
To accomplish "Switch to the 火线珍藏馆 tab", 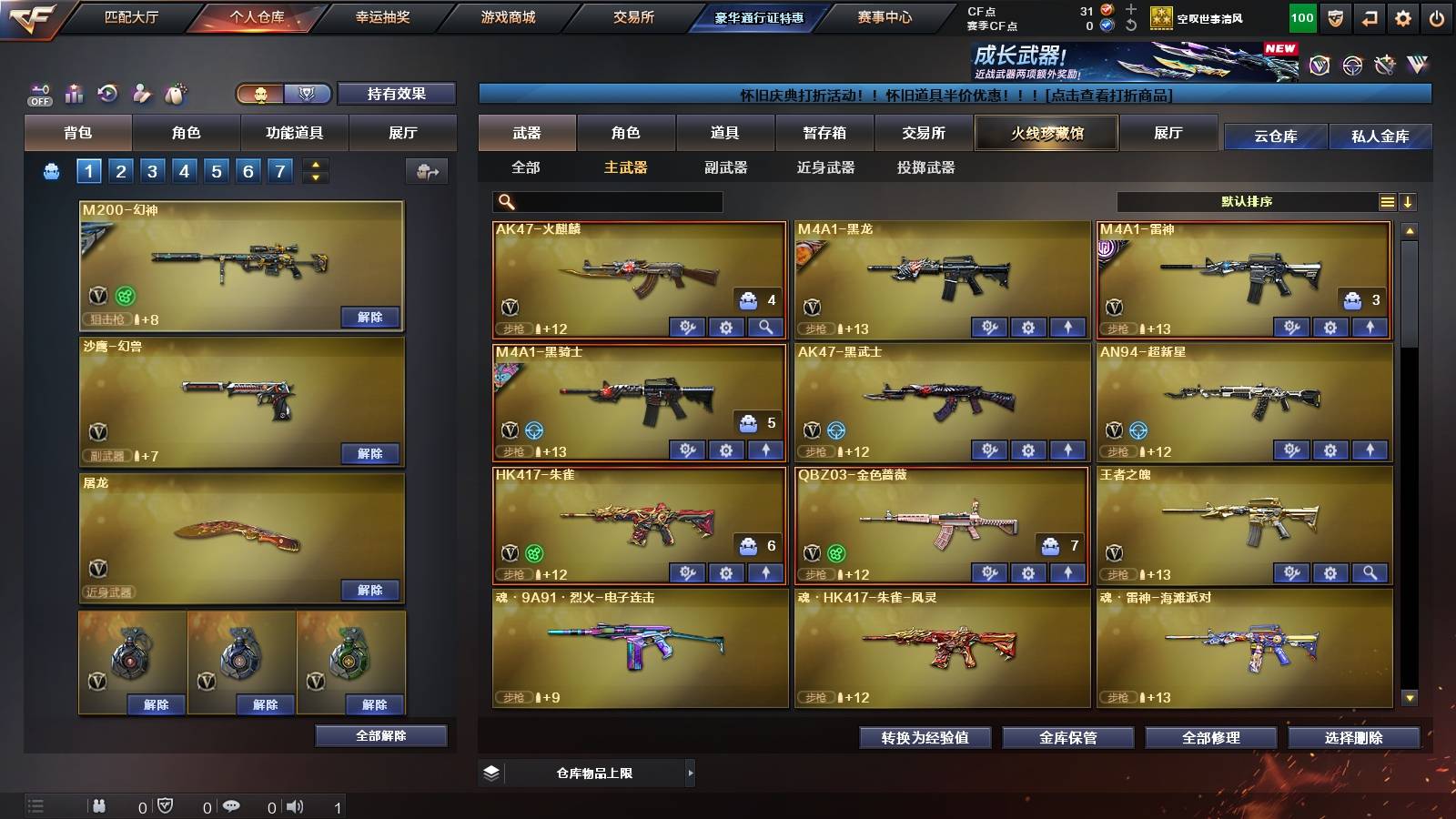I will pyautogui.click(x=1046, y=133).
